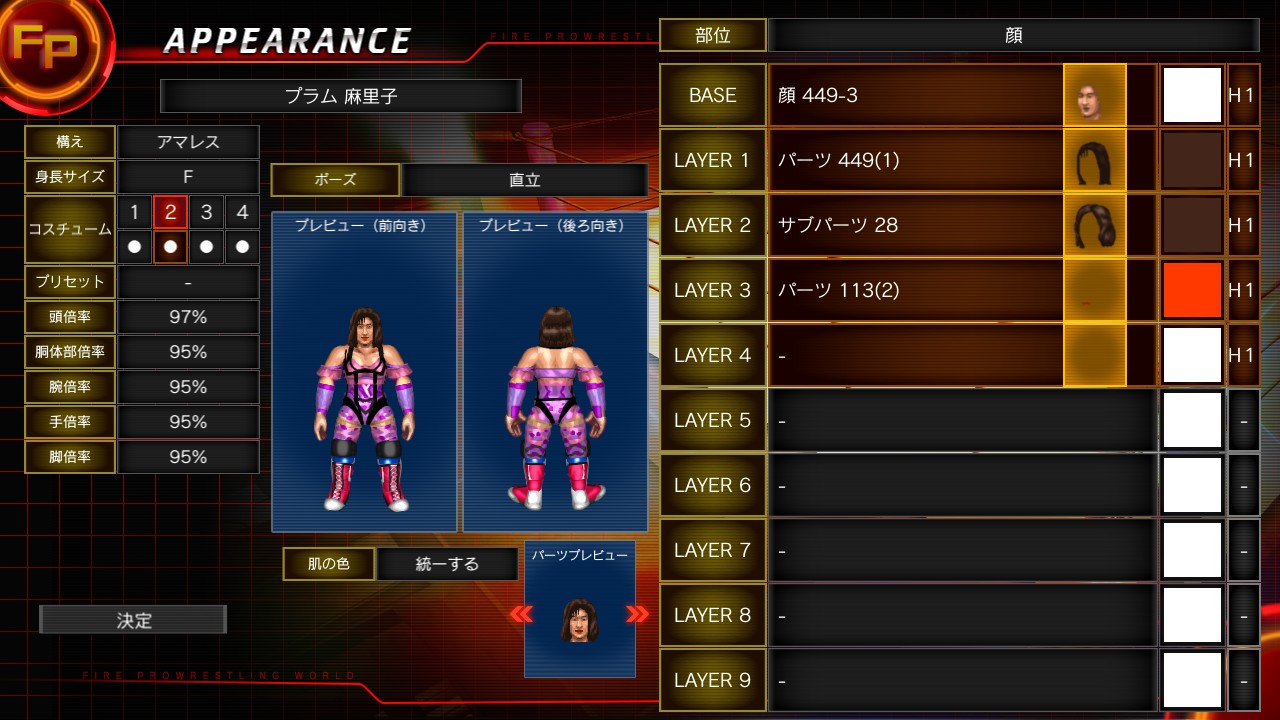The width and height of the screenshot is (1280, 720).
Task: Click the empty part slot icon on LAYER 4
Action: pyautogui.click(x=1094, y=355)
